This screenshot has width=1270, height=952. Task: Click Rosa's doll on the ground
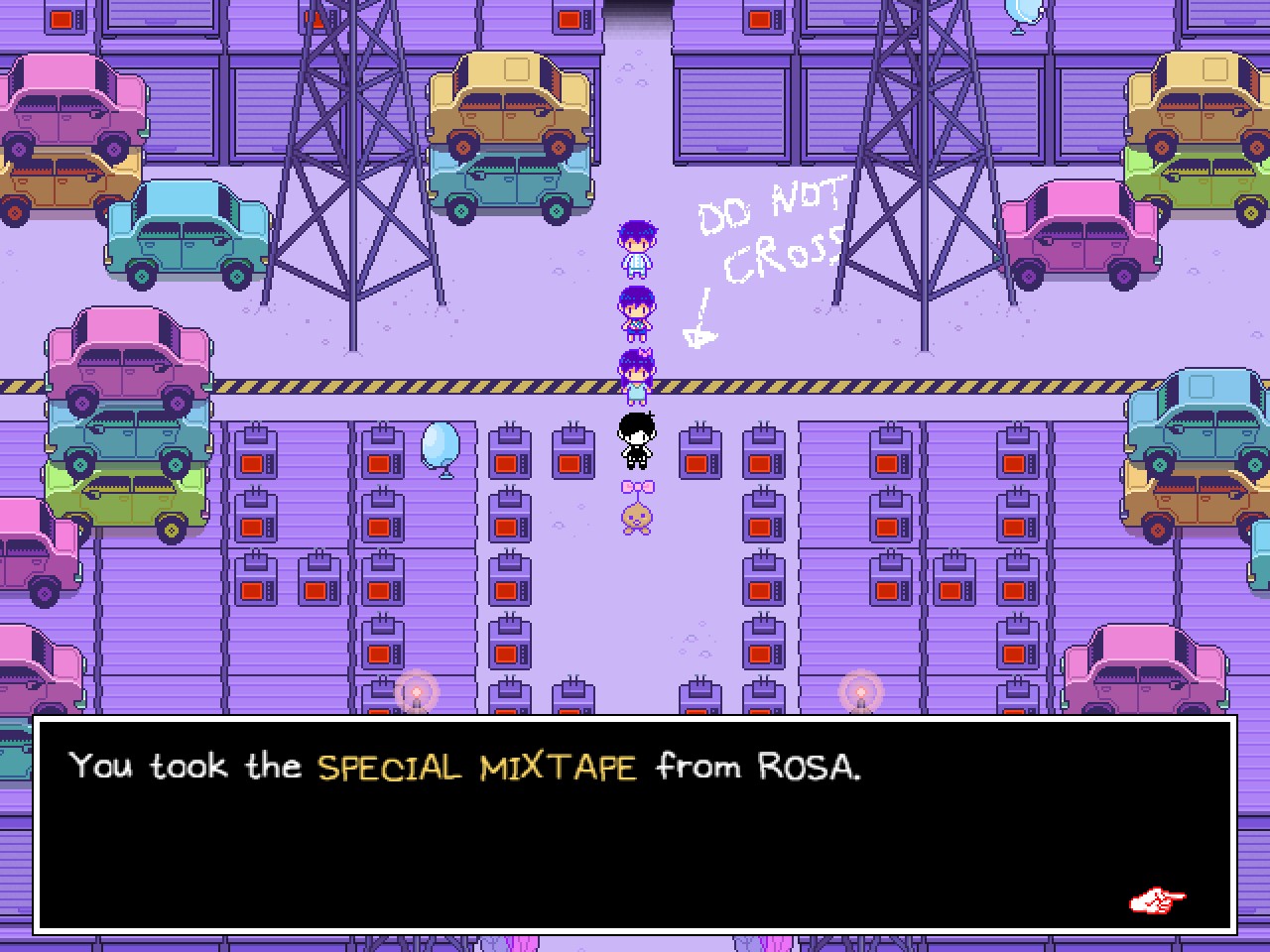[635, 516]
